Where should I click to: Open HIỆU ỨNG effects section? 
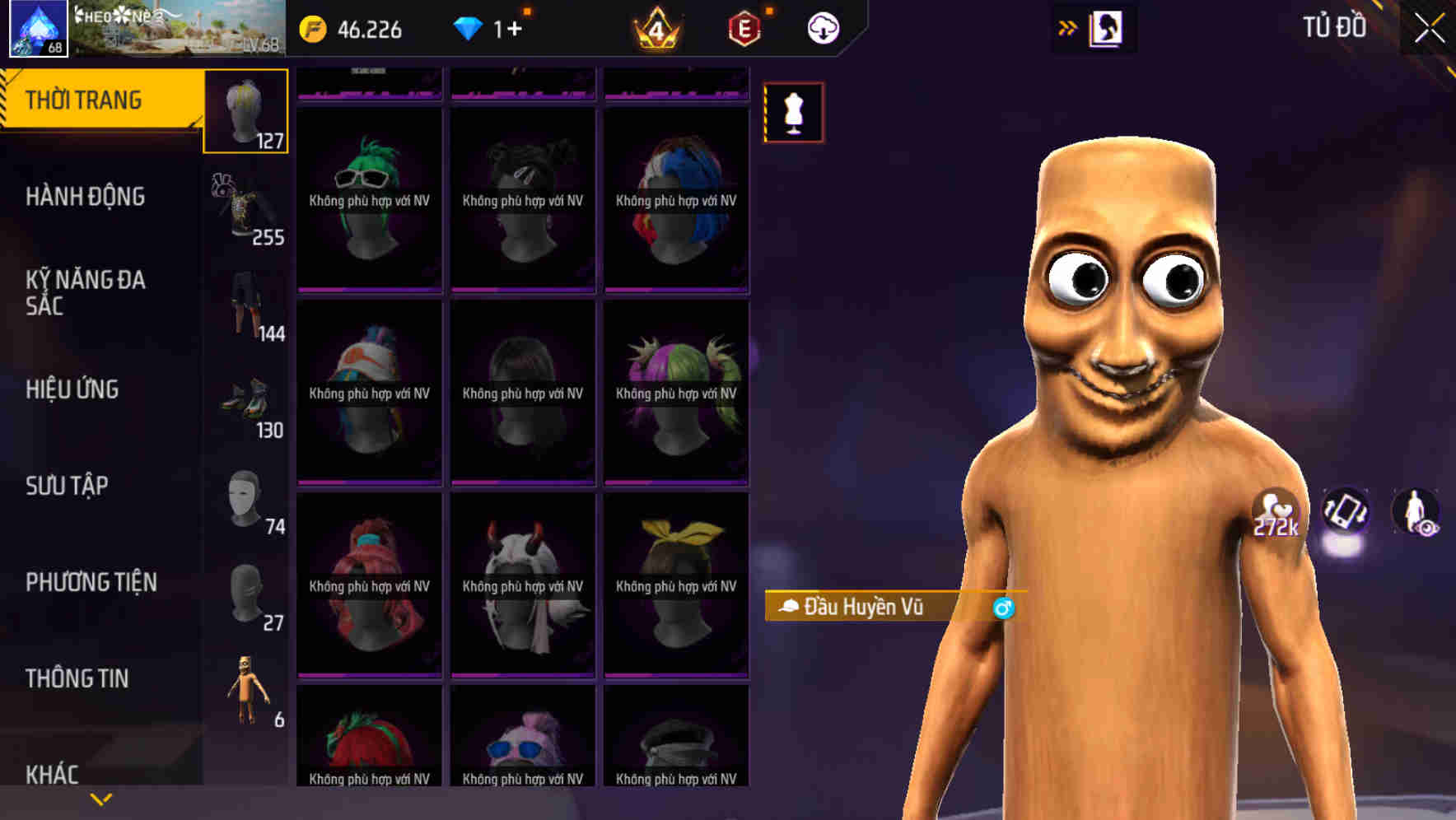click(x=72, y=389)
